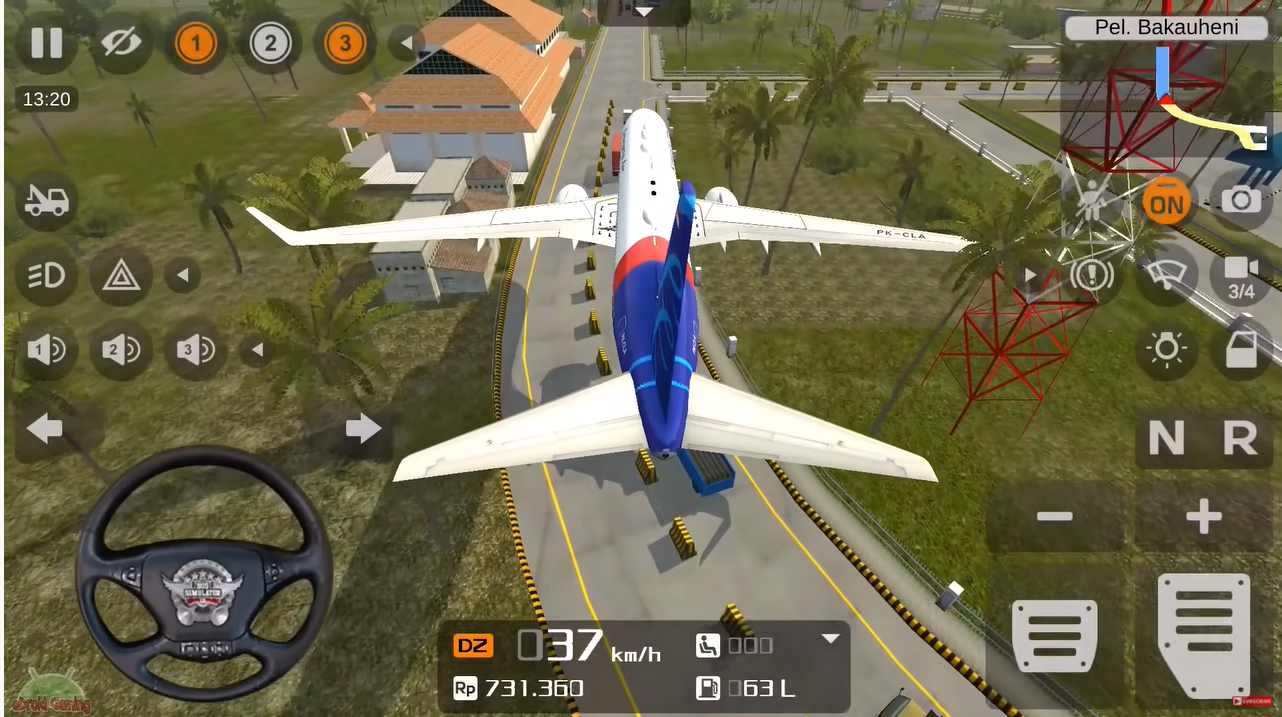Shift into reverse gear R
The image size is (1282, 717).
(1240, 438)
